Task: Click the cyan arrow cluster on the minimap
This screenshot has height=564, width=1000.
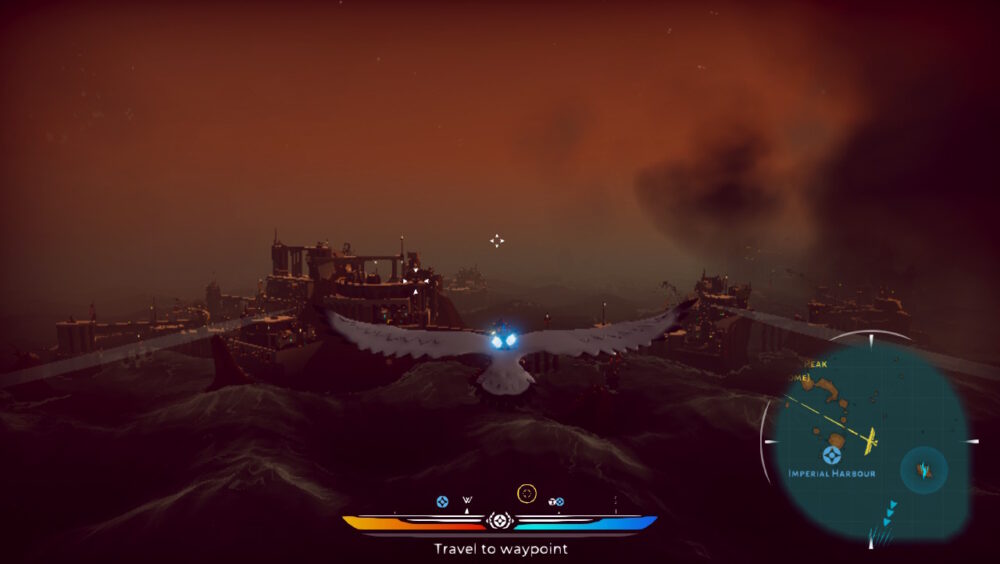Action: coord(888,512)
